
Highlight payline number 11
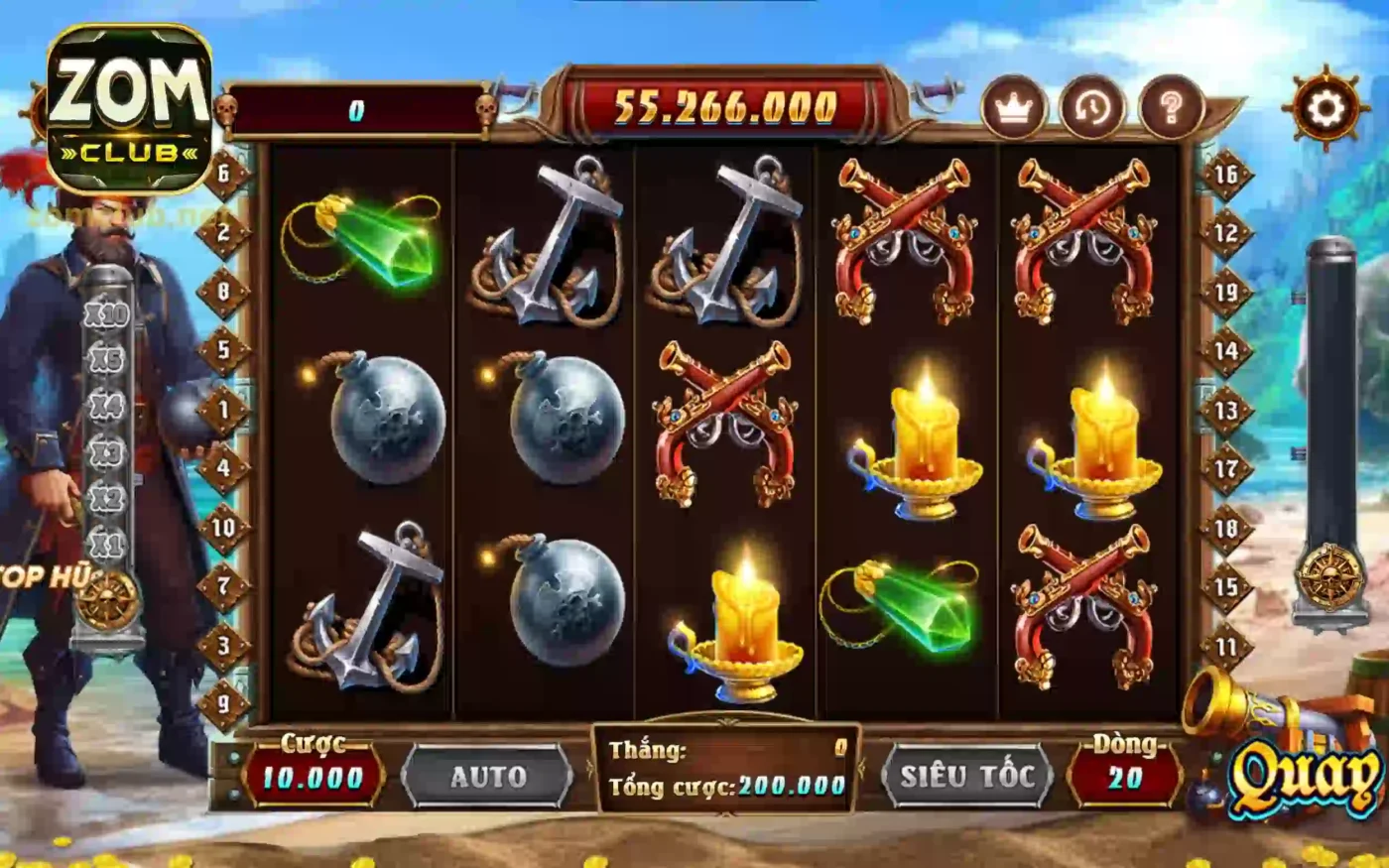1226,647
